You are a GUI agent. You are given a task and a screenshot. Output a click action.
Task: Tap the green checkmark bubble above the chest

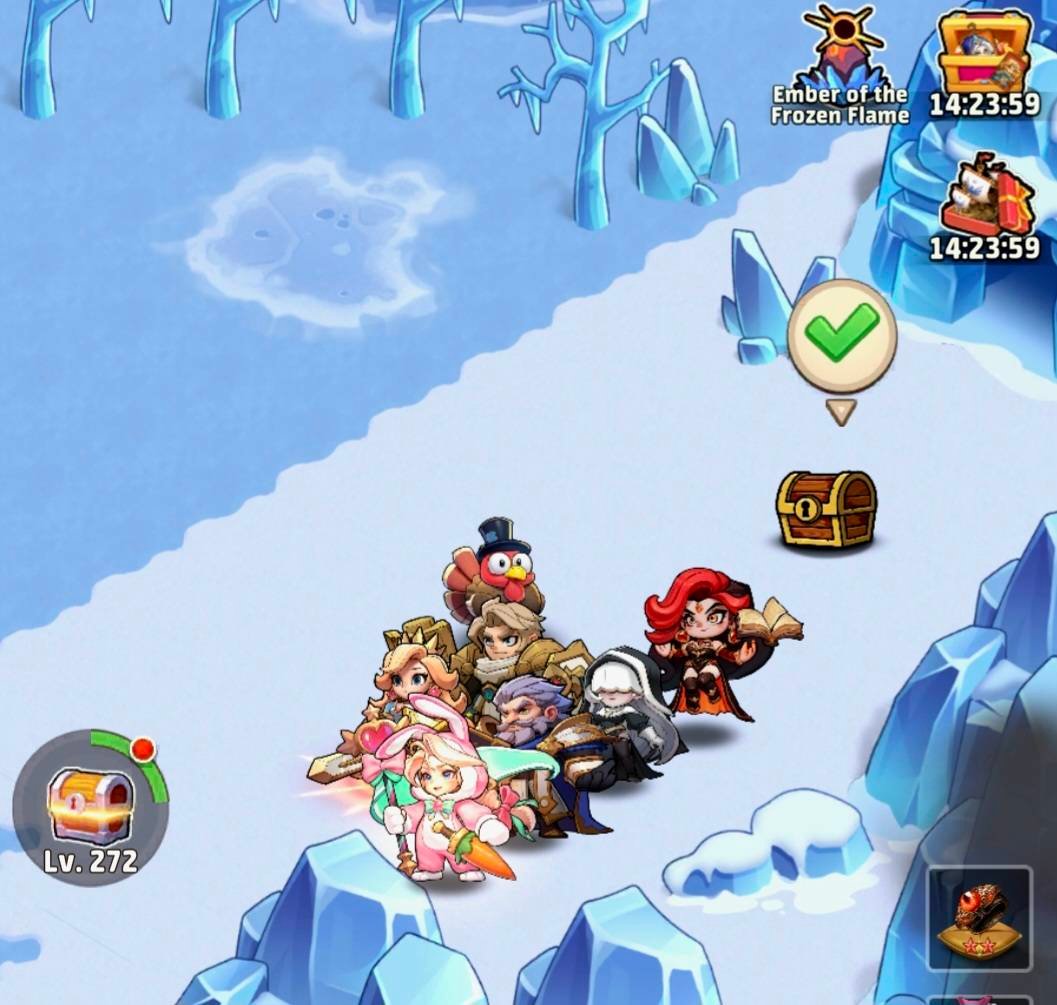[841, 336]
